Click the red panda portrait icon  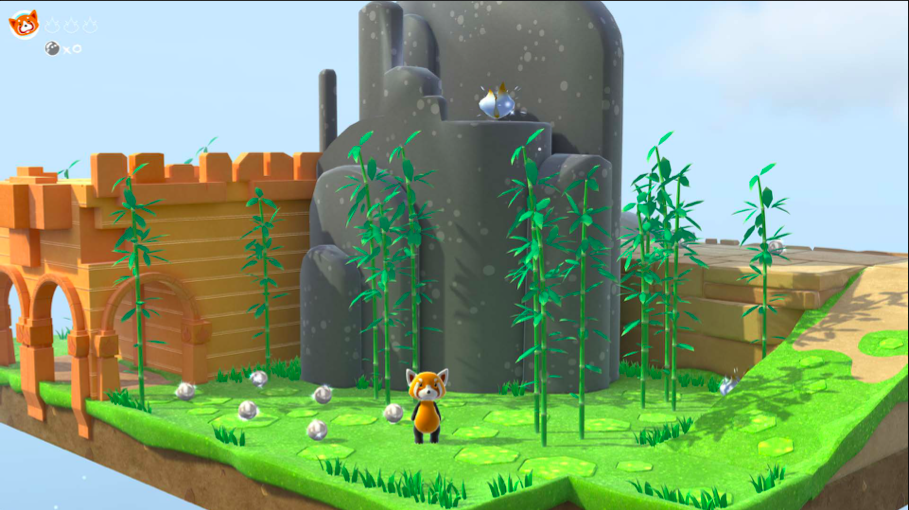[23, 23]
